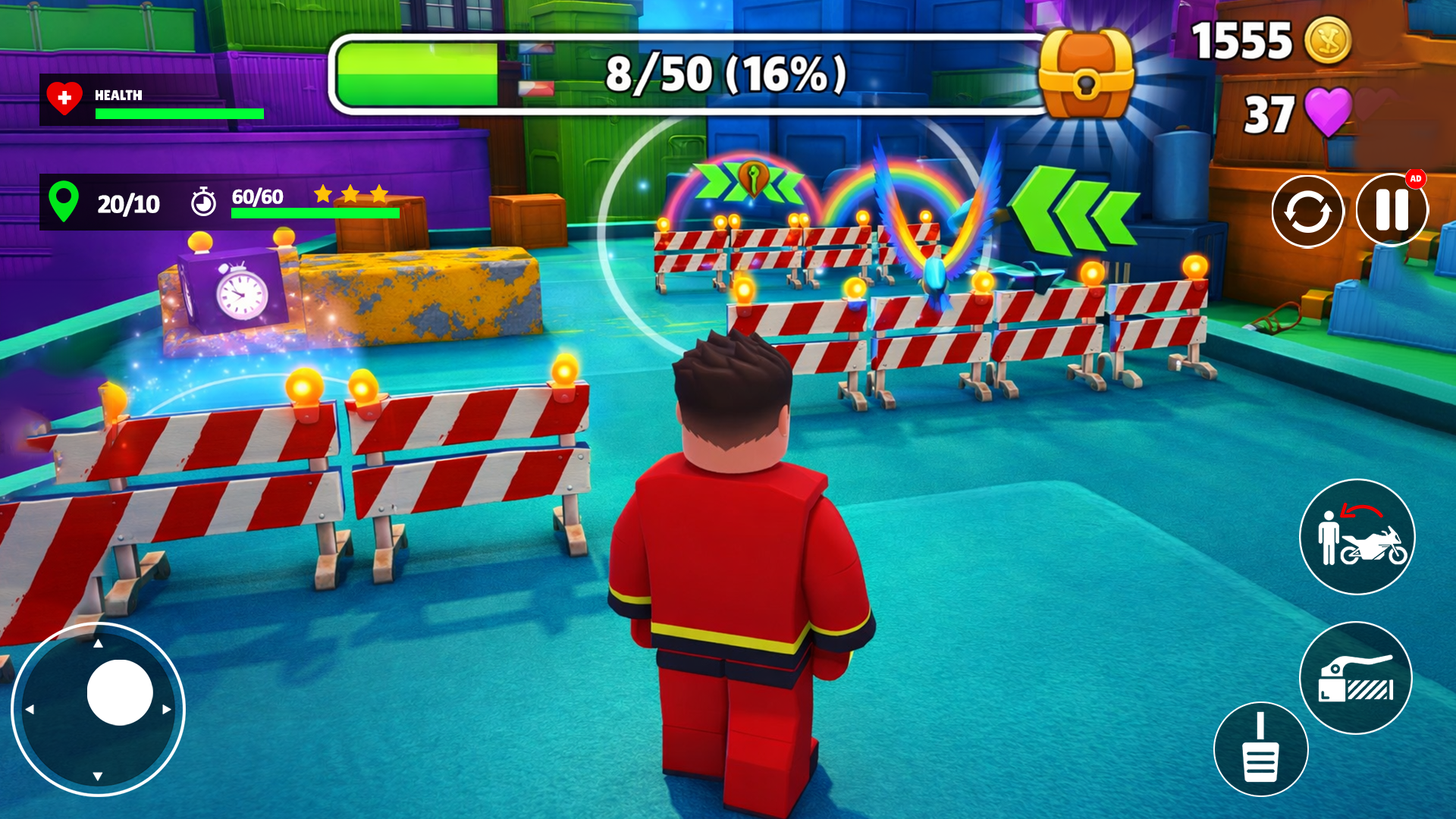Image resolution: width=1456 pixels, height=819 pixels.
Task: Toggle the AD badge on pause button
Action: tap(1417, 180)
